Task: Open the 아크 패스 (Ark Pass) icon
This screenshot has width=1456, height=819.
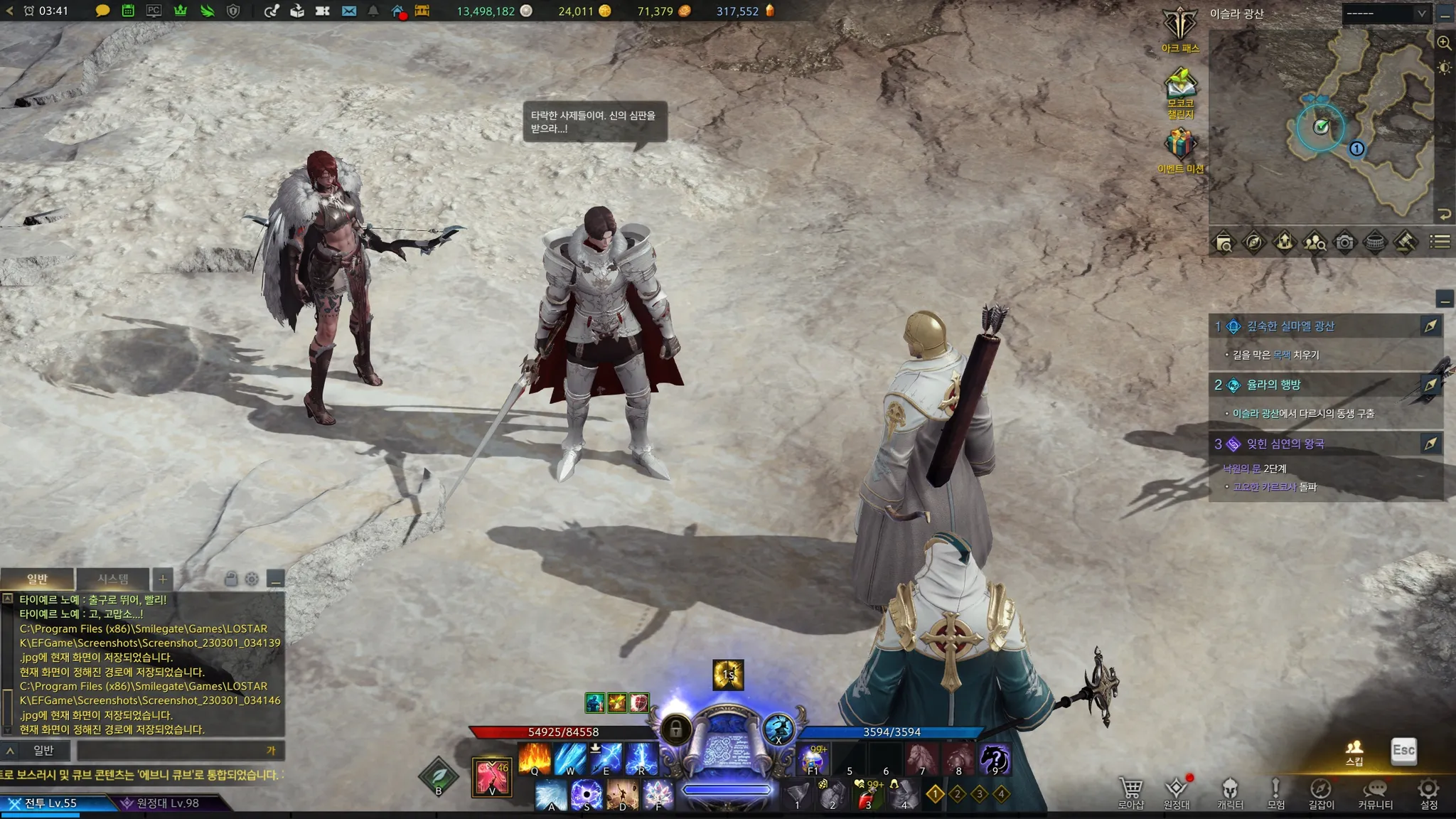Action: [x=1180, y=28]
